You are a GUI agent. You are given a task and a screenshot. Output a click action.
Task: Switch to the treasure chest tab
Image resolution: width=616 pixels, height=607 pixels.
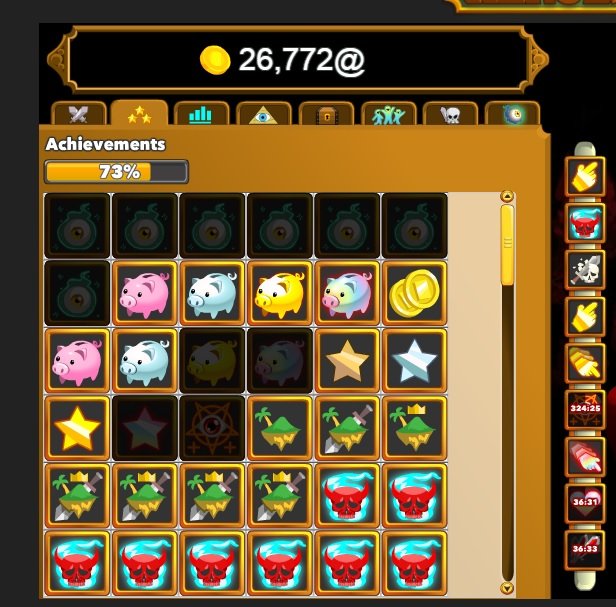tap(326, 114)
